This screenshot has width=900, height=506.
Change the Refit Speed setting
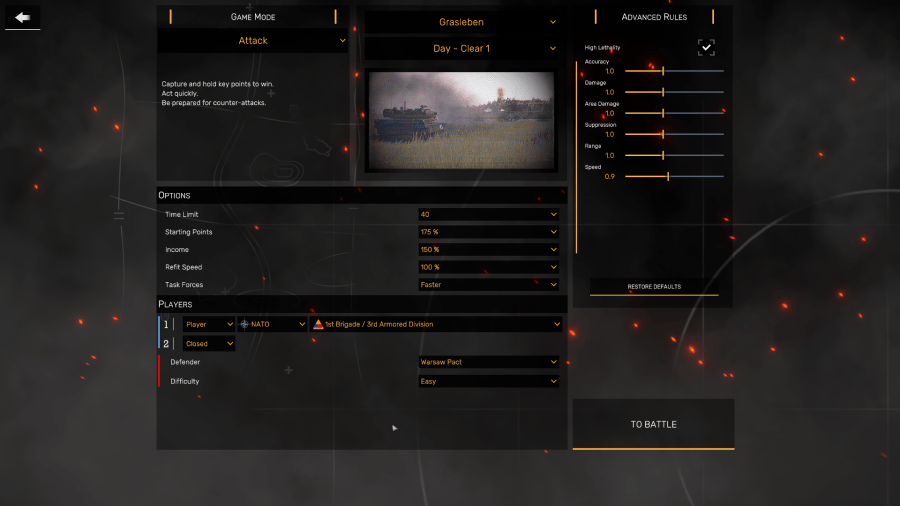tap(488, 267)
